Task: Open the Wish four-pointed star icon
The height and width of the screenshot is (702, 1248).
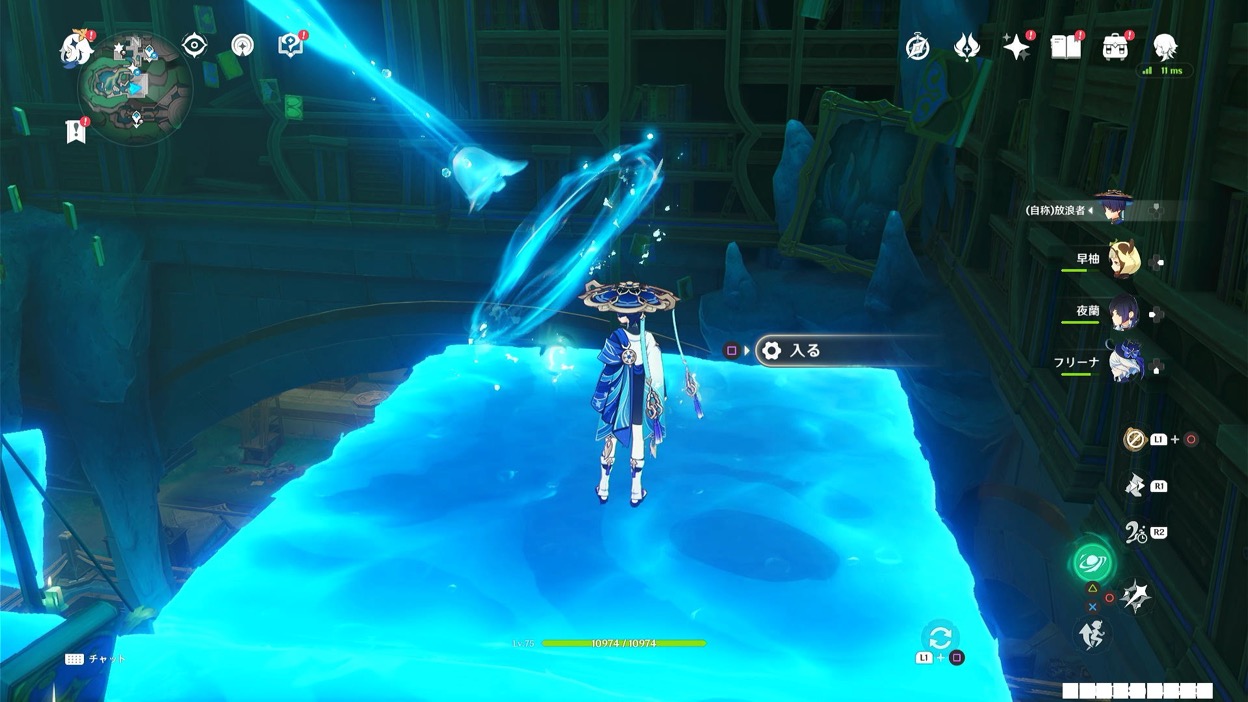Action: point(1016,47)
